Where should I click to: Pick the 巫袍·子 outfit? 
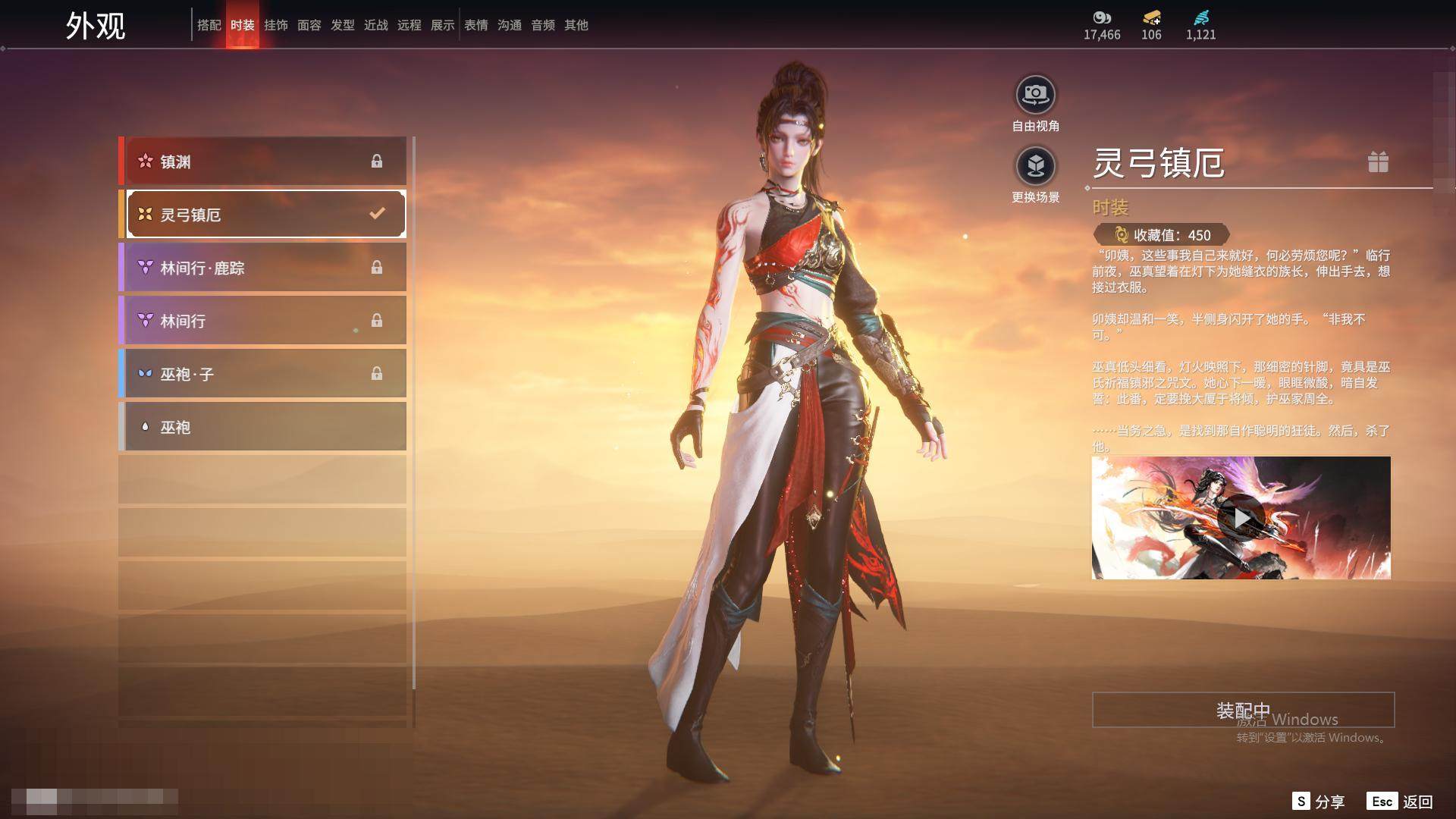[x=264, y=374]
